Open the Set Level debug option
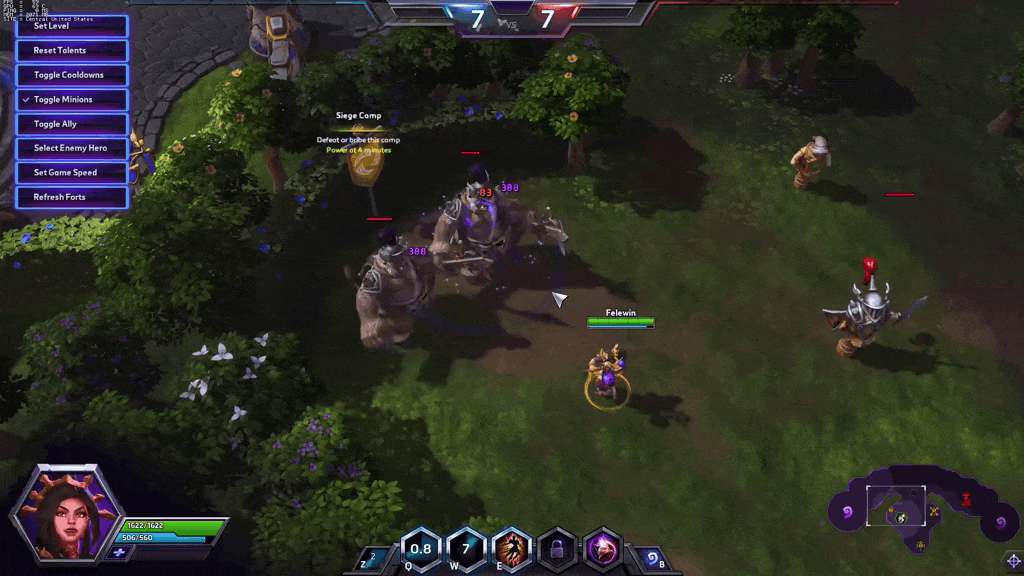Screen dimensions: 1024x576 [71, 27]
